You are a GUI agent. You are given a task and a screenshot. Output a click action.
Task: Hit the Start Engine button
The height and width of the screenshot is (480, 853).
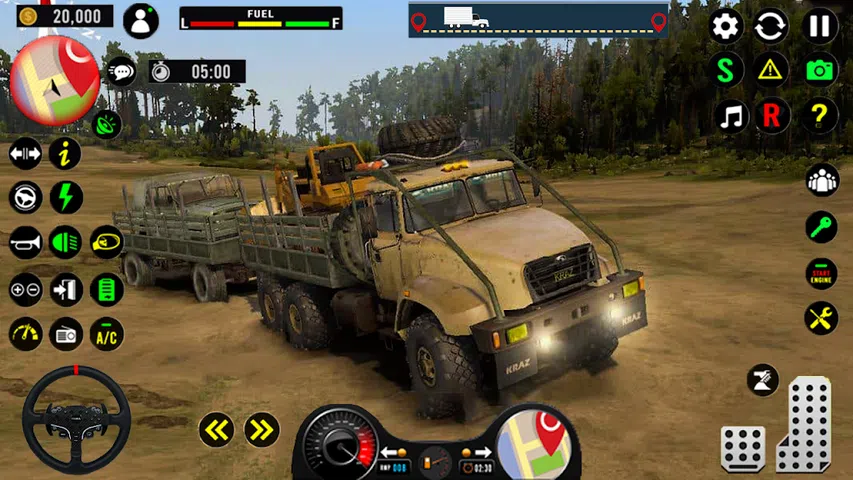[x=821, y=273]
